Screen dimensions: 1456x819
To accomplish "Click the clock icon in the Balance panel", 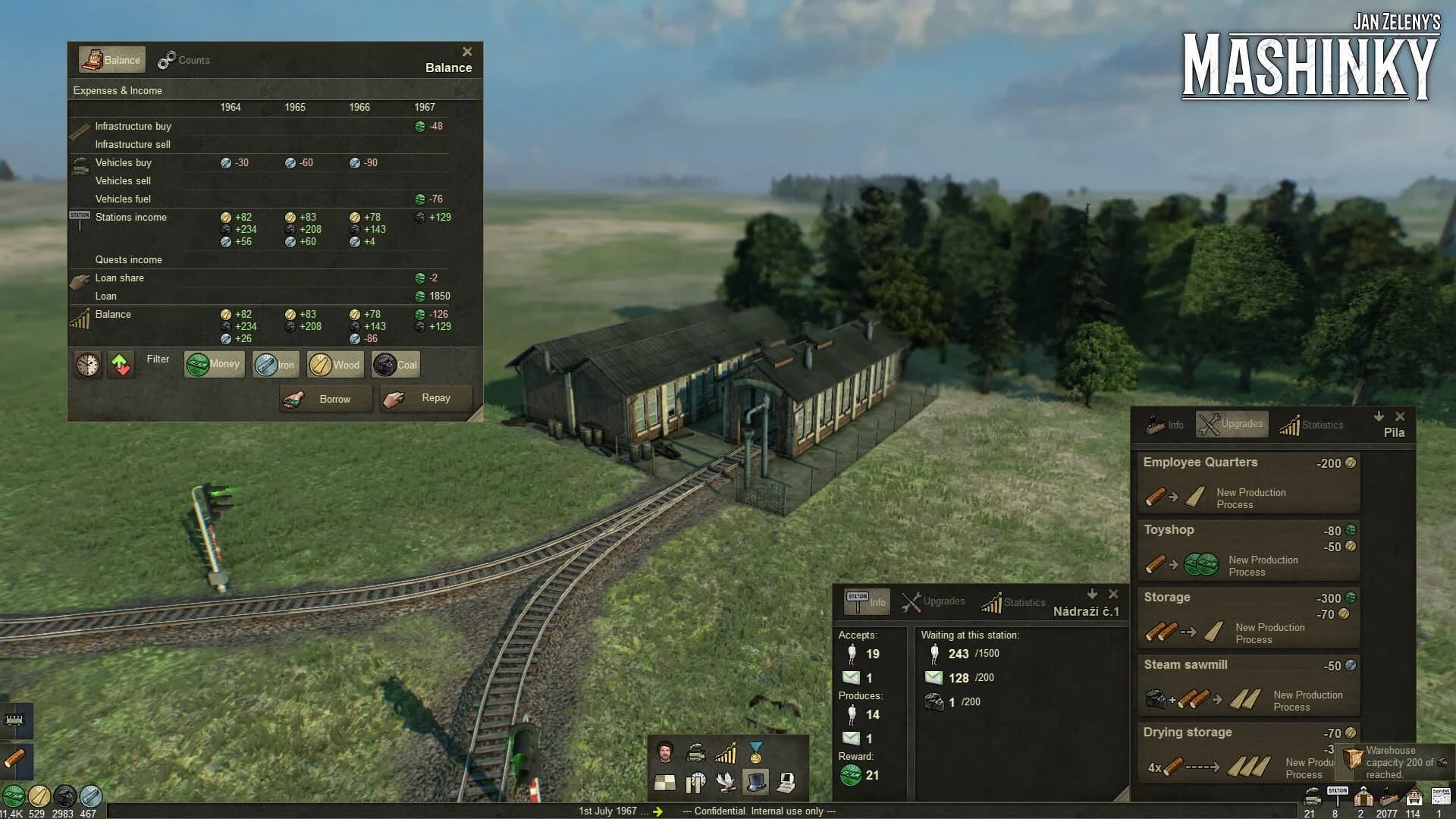I will point(88,364).
